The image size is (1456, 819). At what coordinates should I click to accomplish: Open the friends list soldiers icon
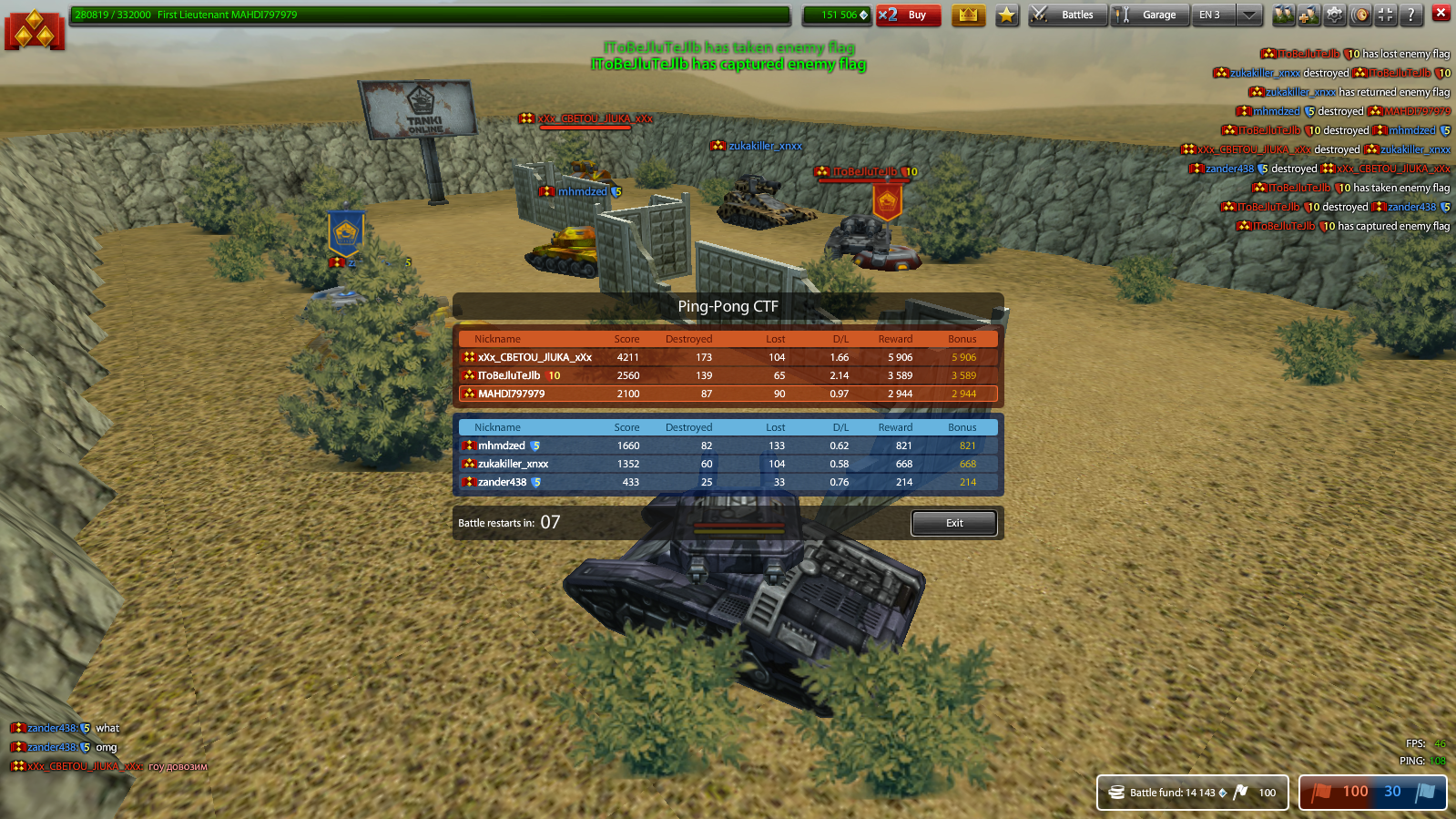tap(1284, 15)
